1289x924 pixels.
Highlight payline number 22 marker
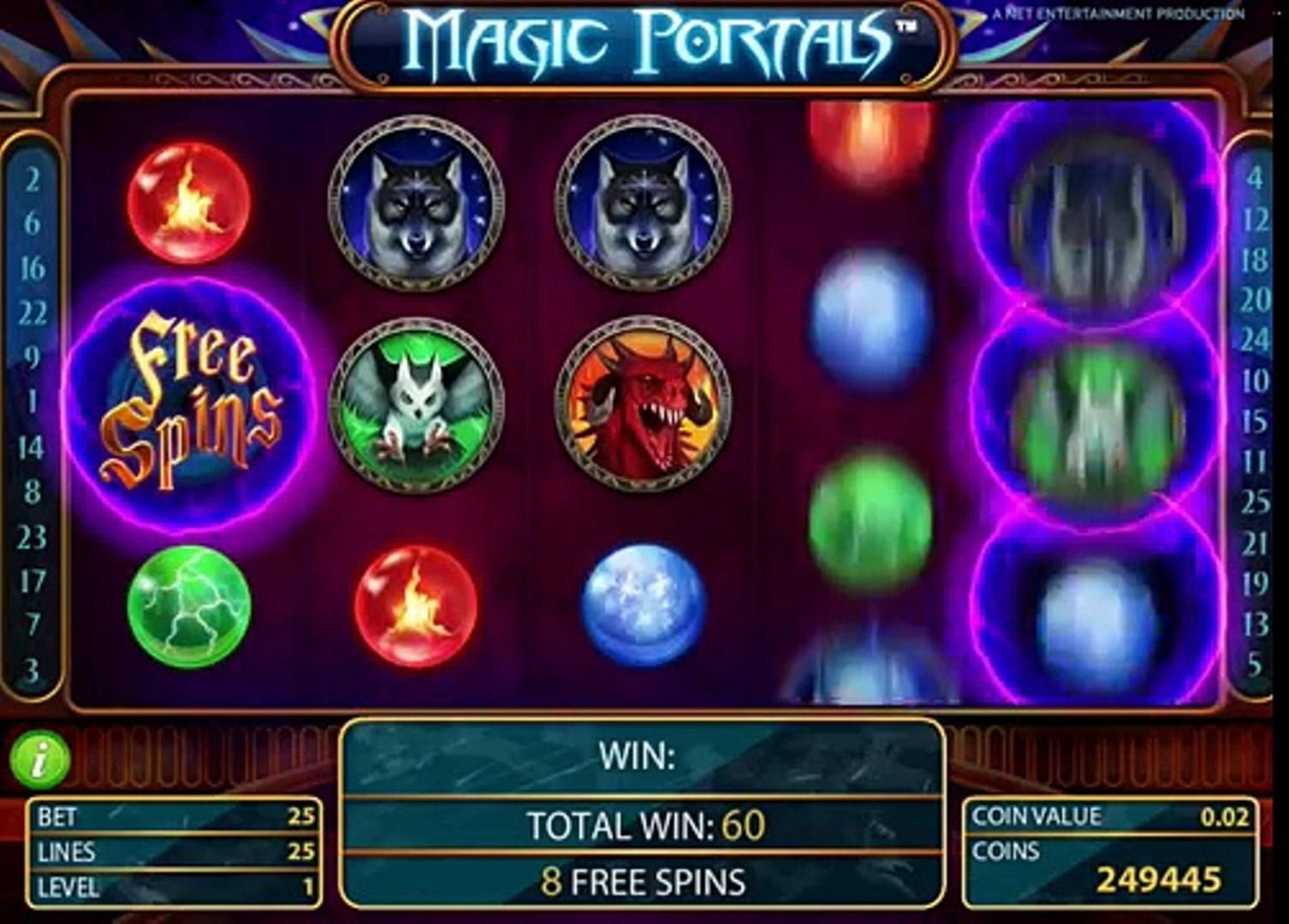point(33,313)
